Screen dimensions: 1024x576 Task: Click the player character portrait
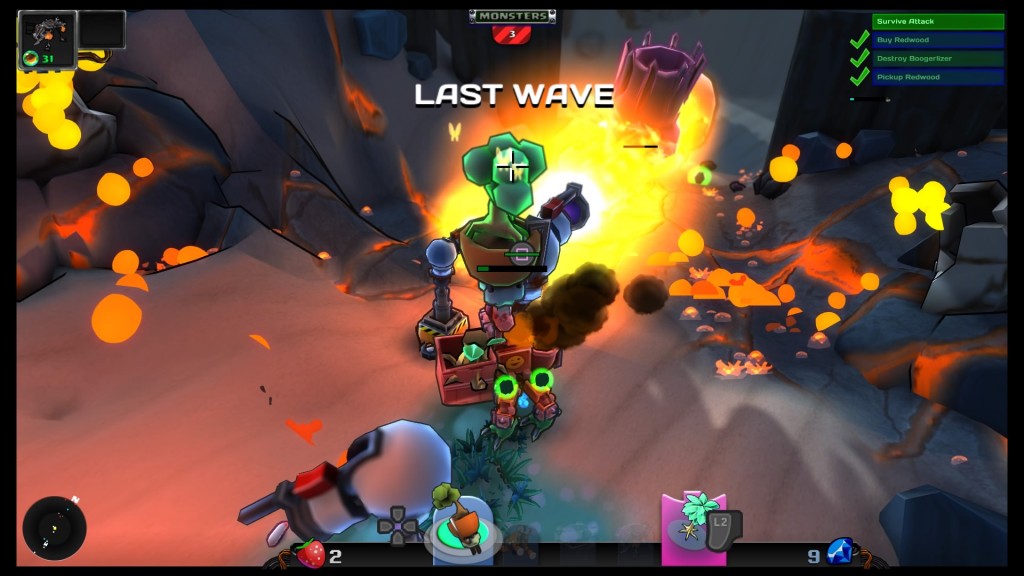(47, 38)
